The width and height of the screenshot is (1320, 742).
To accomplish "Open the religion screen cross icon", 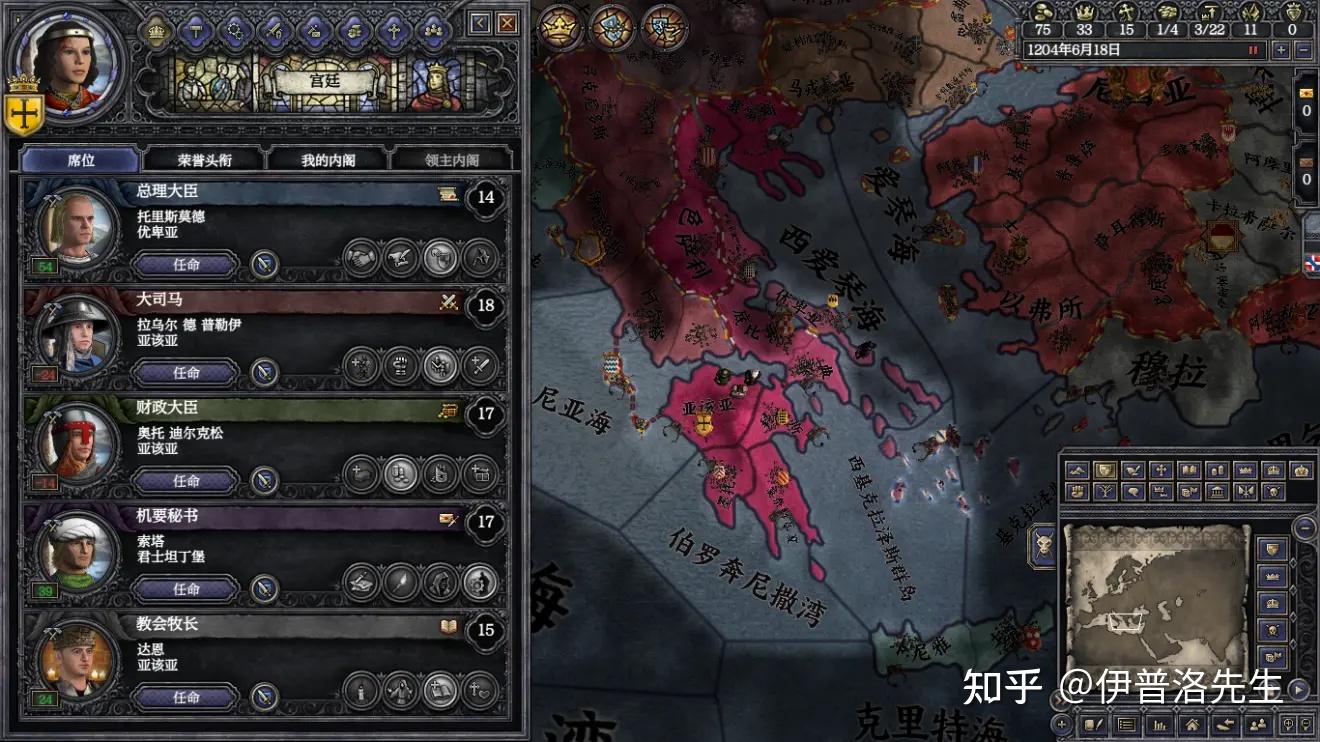I will point(393,30).
